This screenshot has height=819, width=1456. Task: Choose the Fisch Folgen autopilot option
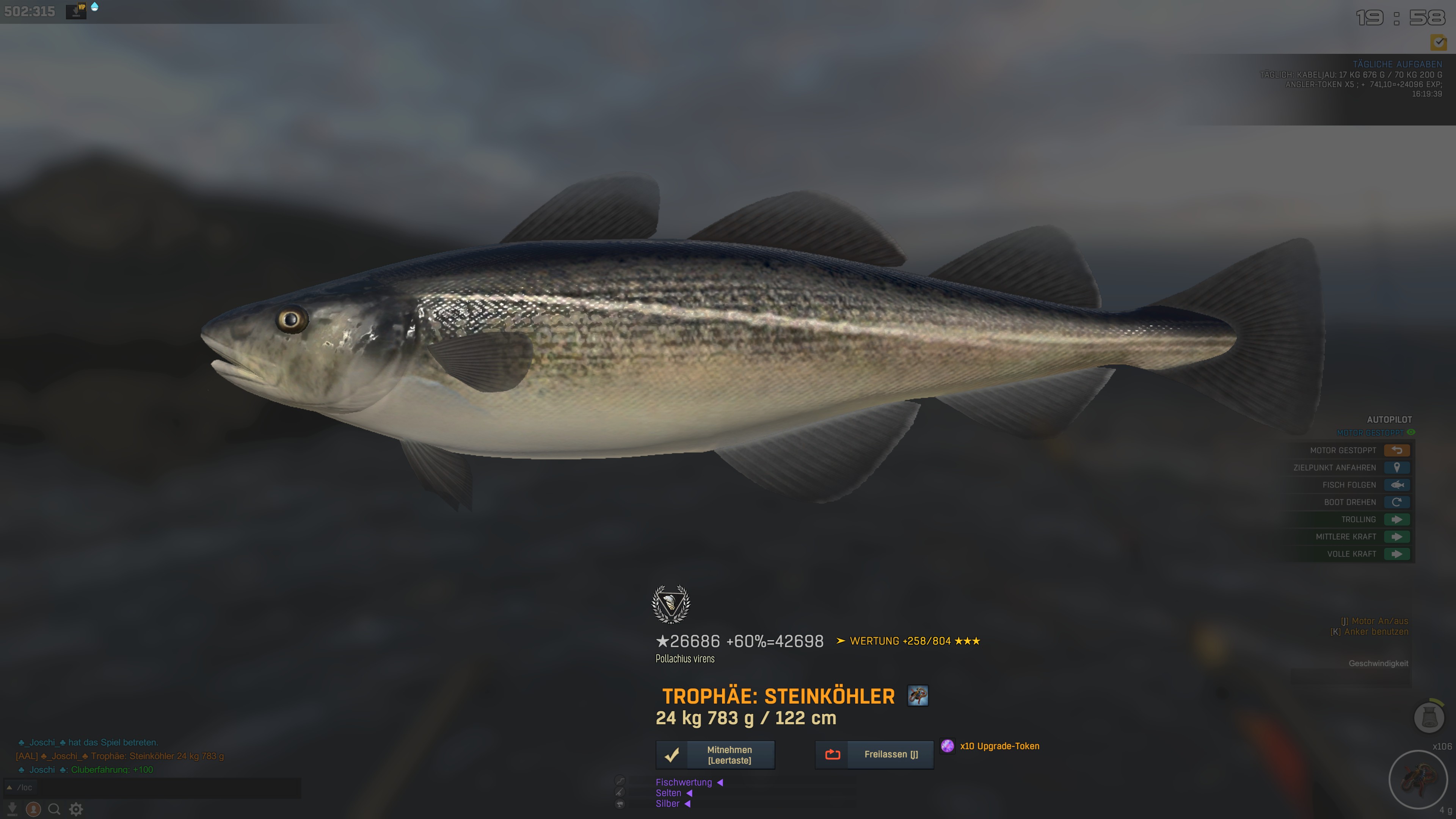coord(1396,485)
